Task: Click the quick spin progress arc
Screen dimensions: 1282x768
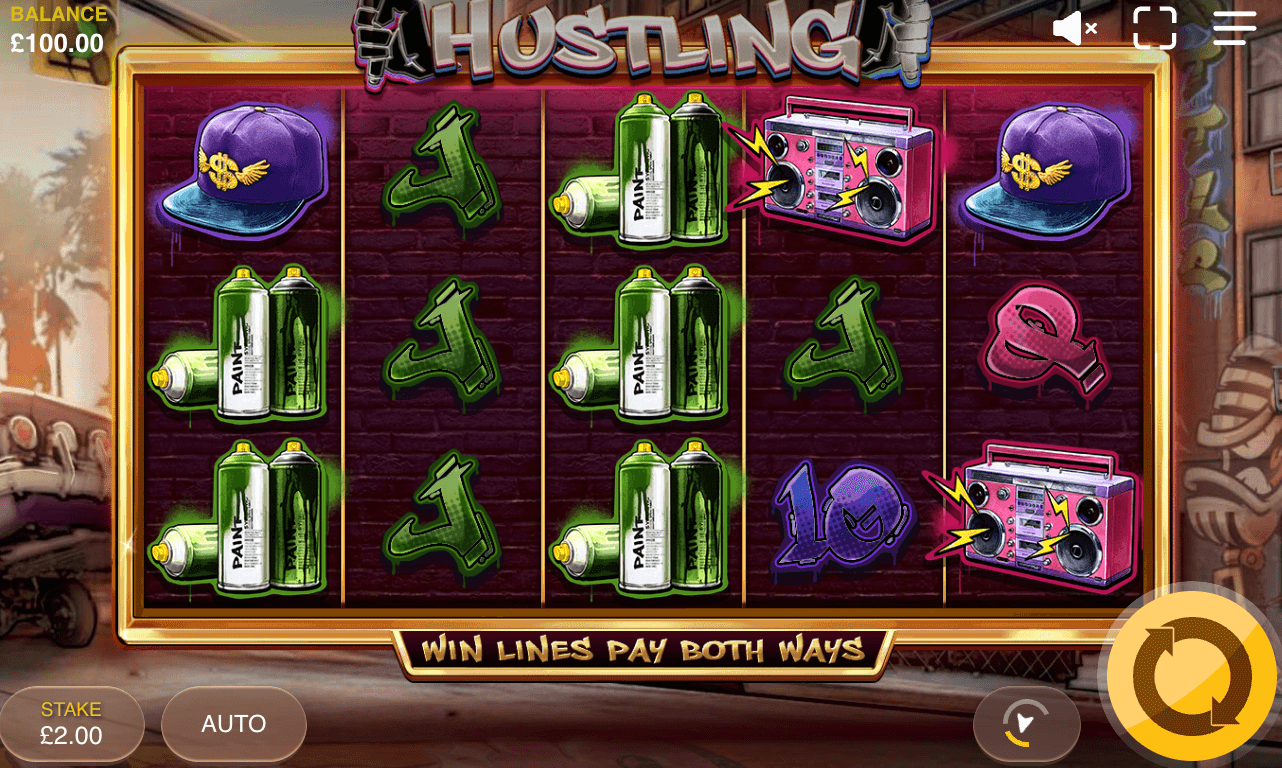Action: [1027, 724]
